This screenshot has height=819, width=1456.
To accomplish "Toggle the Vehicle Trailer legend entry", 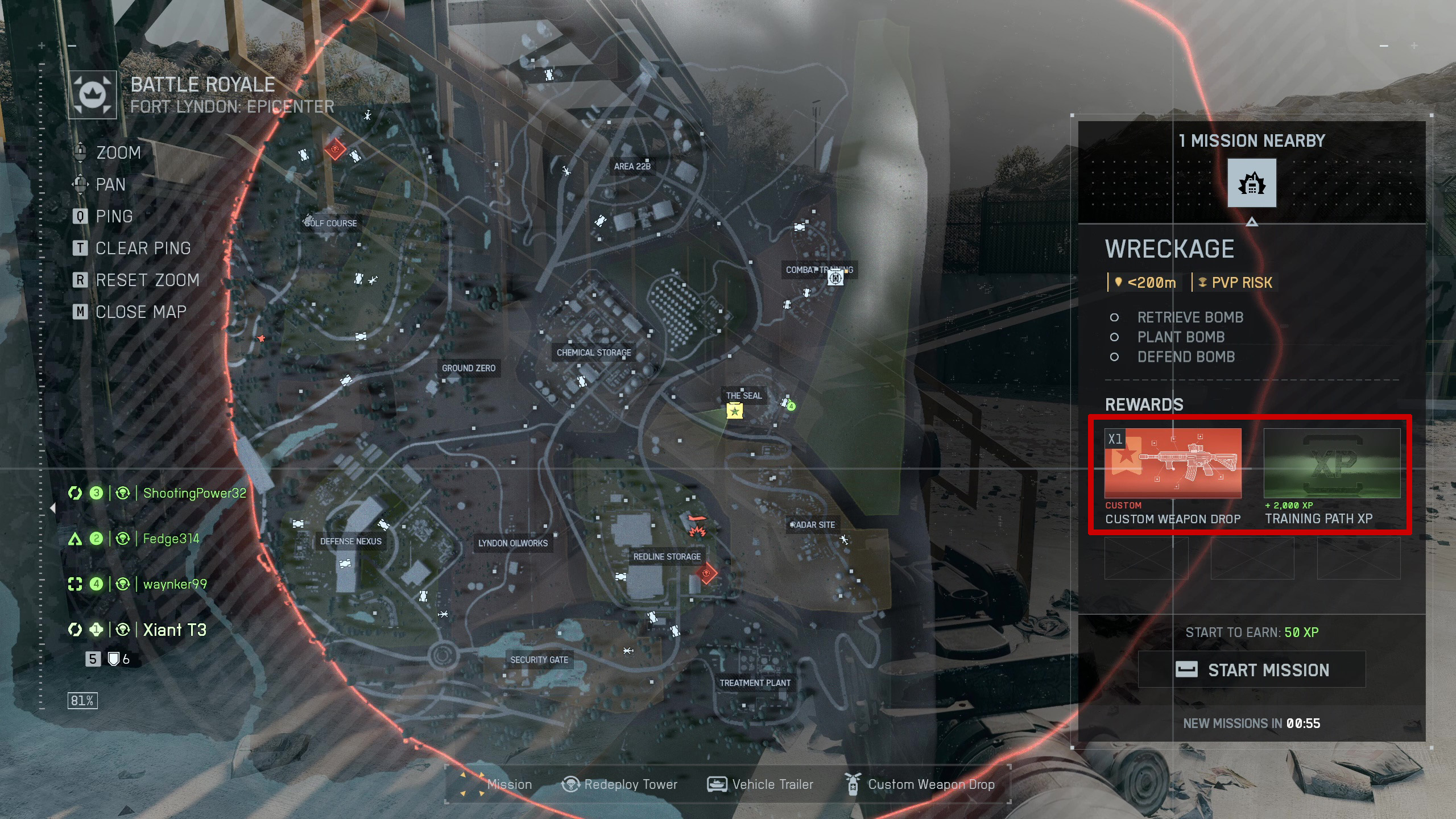I will tap(760, 784).
